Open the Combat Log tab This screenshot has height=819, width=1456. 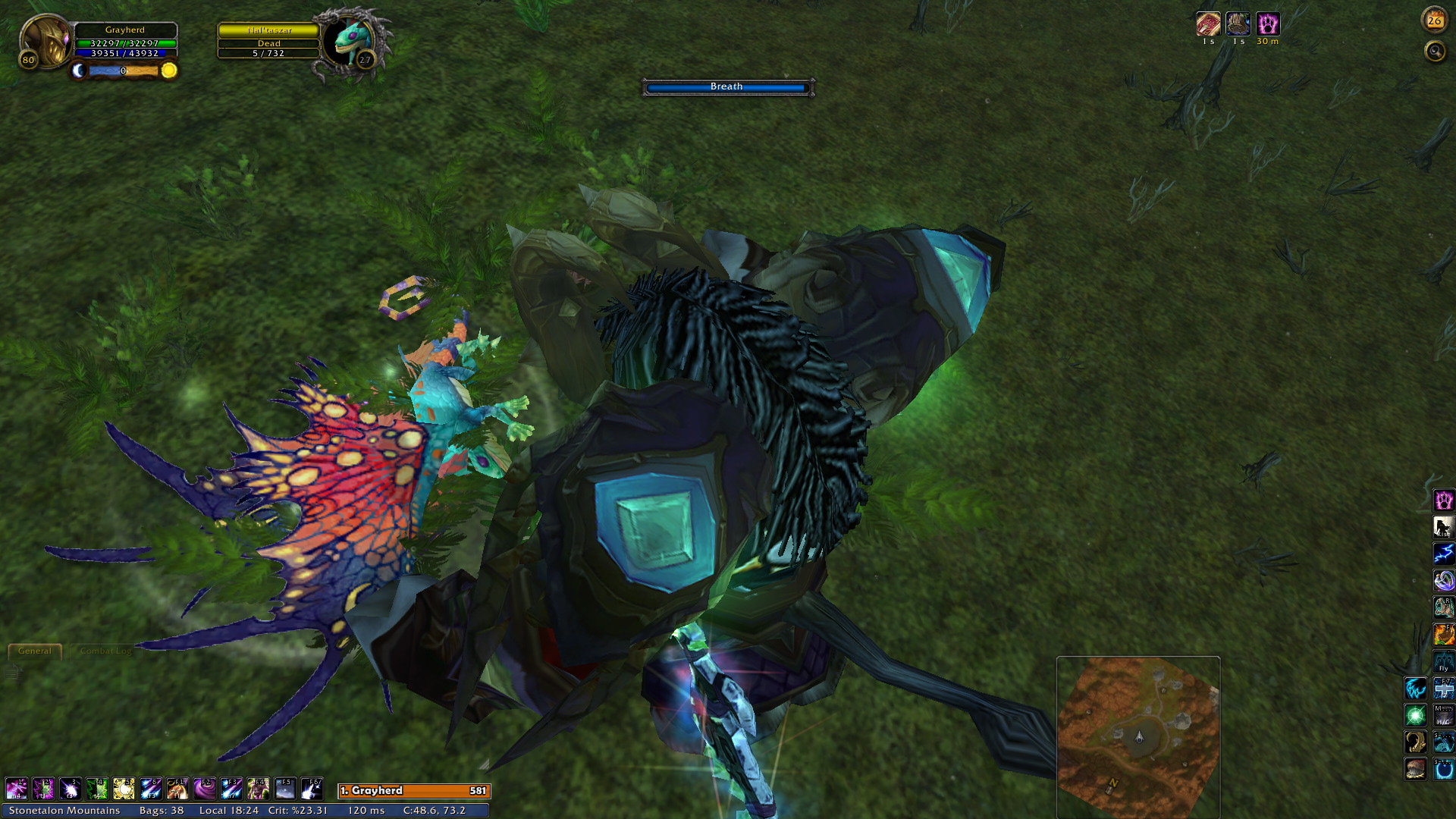[x=105, y=651]
